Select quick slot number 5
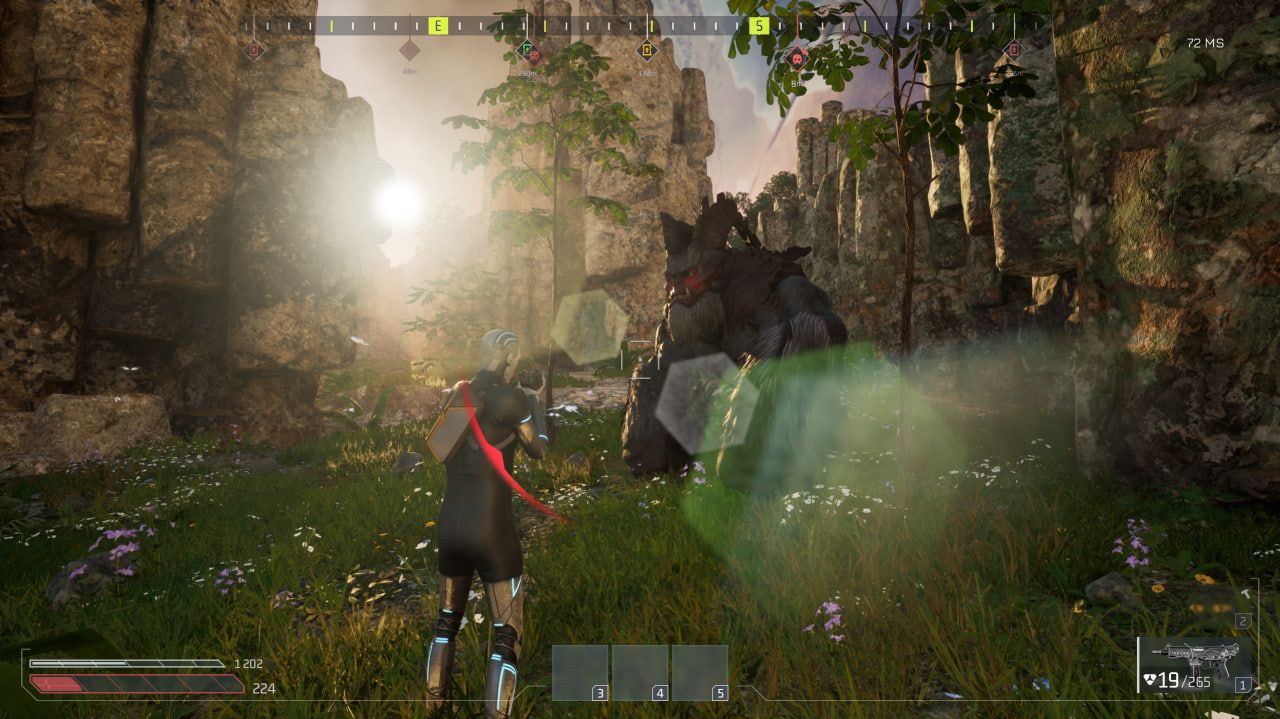This screenshot has width=1280, height=719. (700, 672)
